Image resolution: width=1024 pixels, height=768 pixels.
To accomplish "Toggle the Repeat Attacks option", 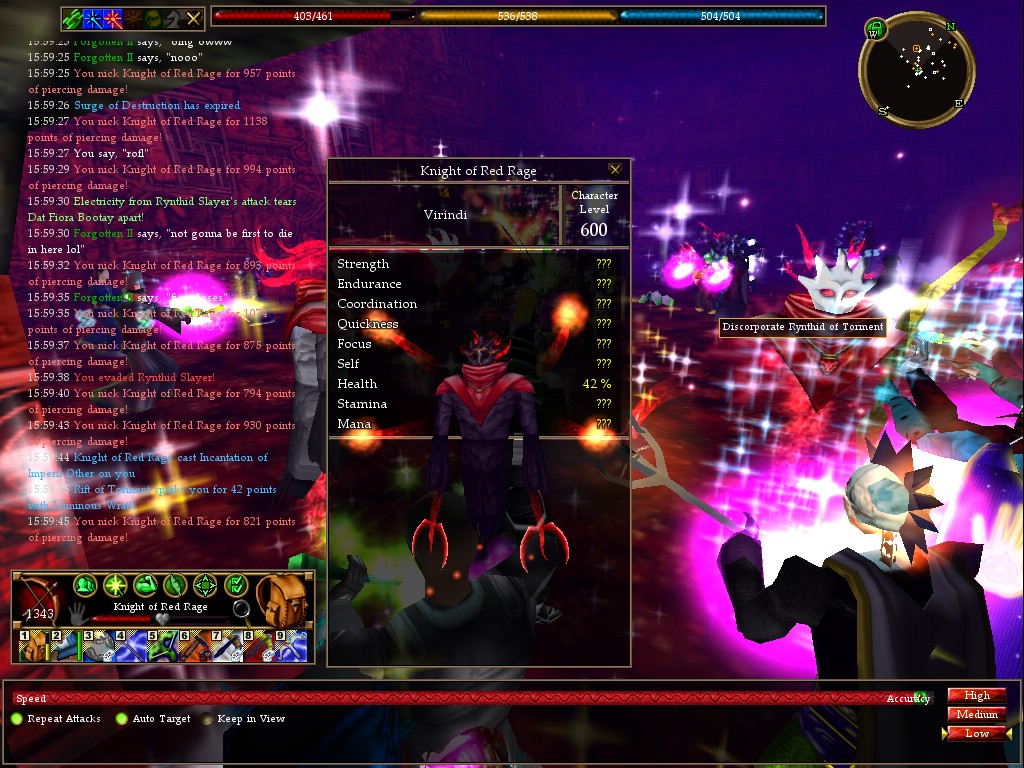I will click(16, 719).
